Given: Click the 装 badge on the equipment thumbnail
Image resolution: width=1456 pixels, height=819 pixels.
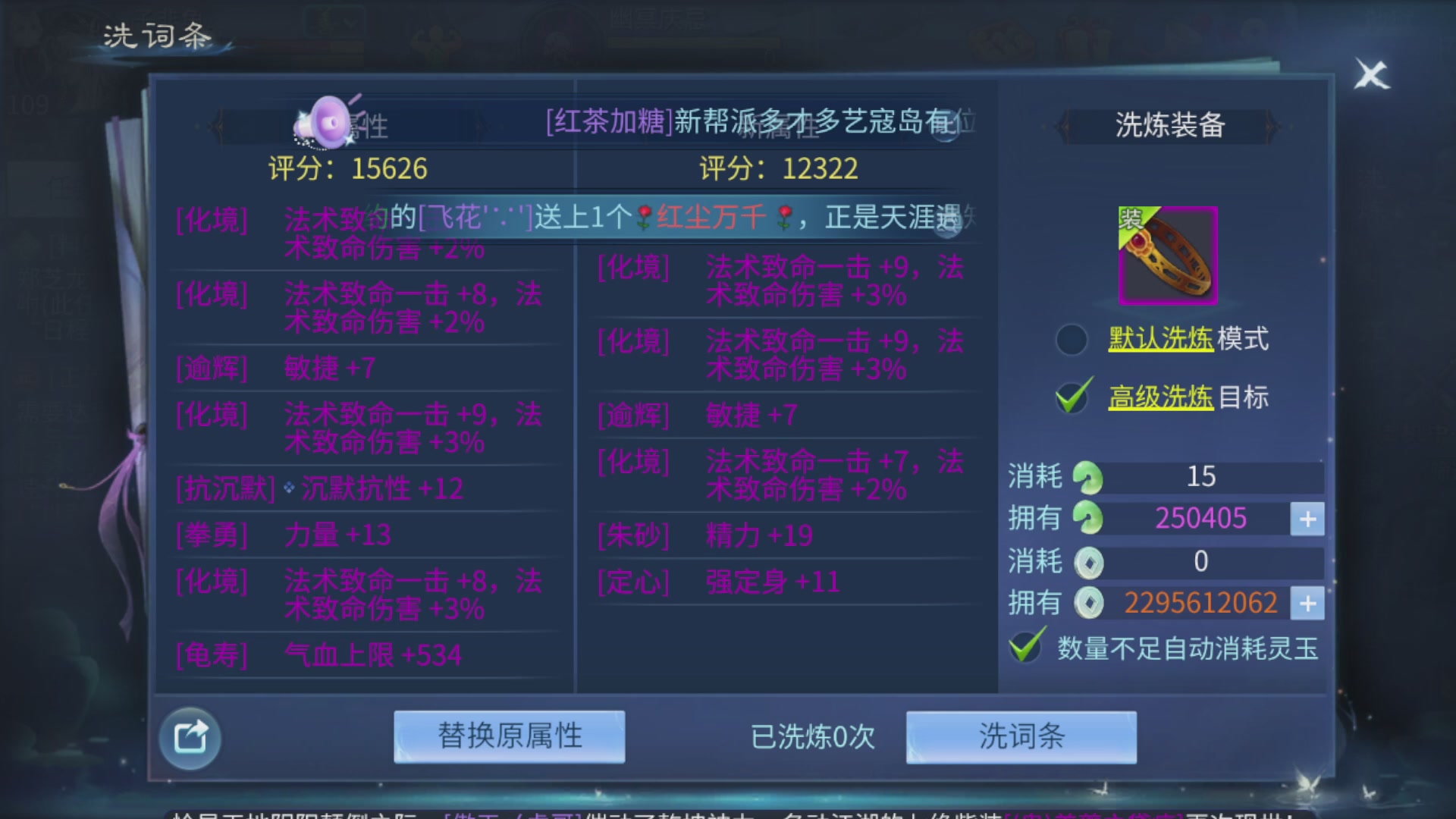Looking at the screenshot, I should tap(1132, 221).
